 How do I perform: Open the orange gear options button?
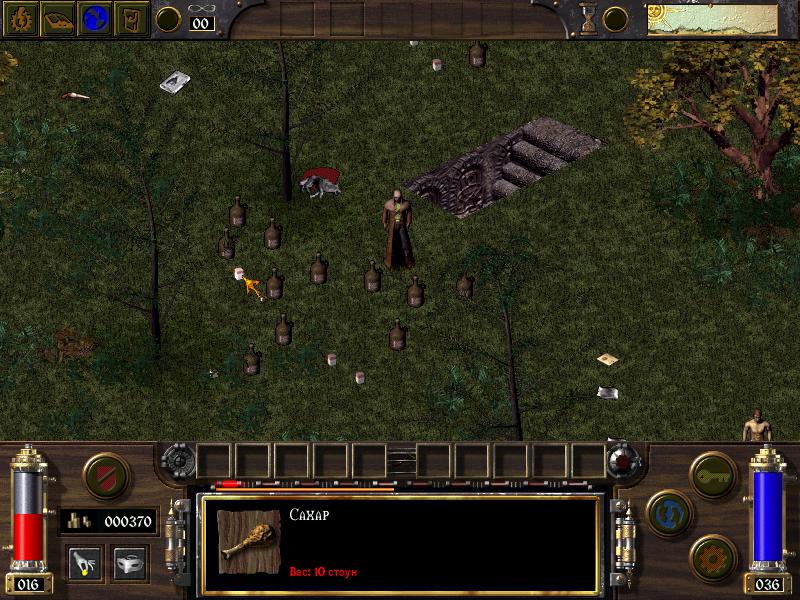coord(712,554)
